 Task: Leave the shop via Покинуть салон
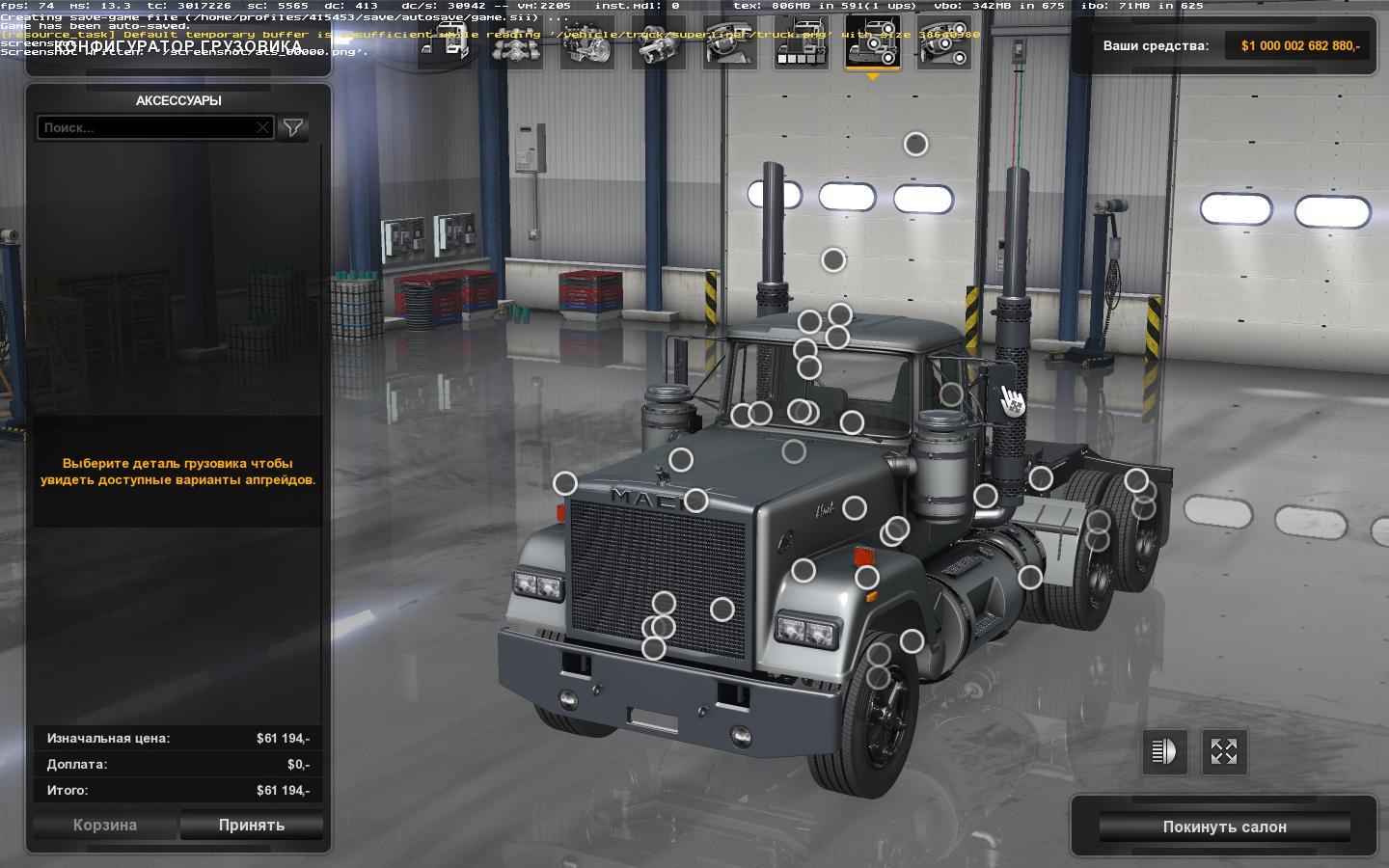(x=1224, y=827)
